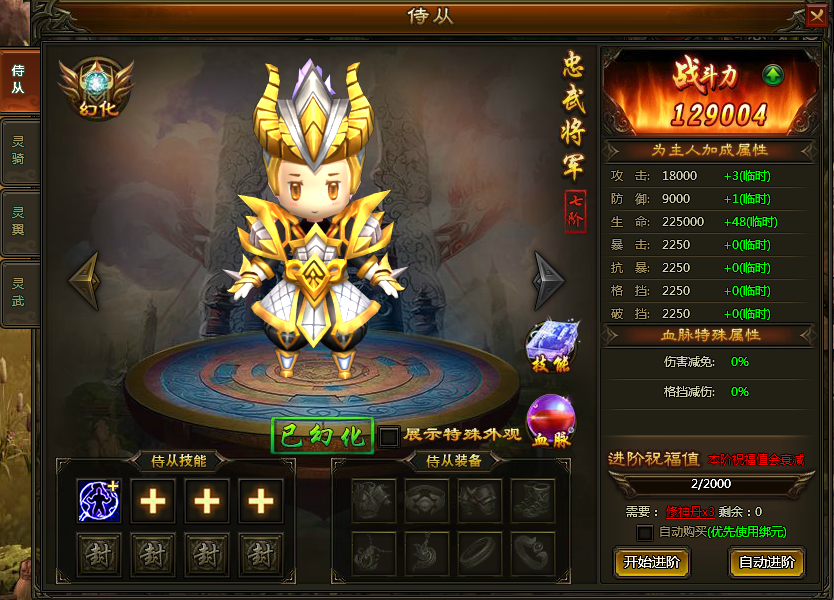The height and width of the screenshot is (600, 834).
Task: Open the 技能 skill book icon
Action: pyautogui.click(x=547, y=346)
